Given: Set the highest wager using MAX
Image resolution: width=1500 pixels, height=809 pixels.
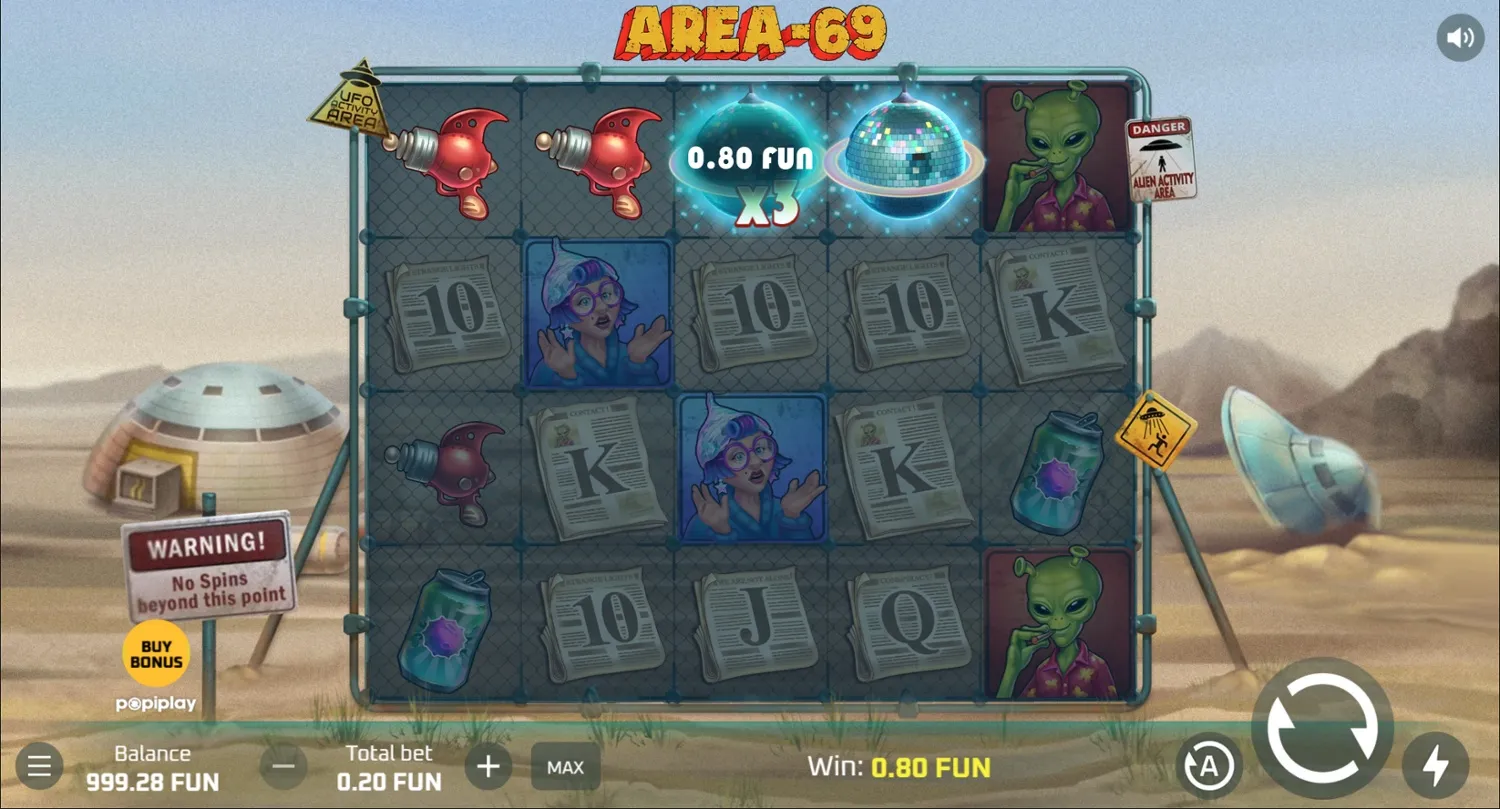Looking at the screenshot, I should [564, 767].
